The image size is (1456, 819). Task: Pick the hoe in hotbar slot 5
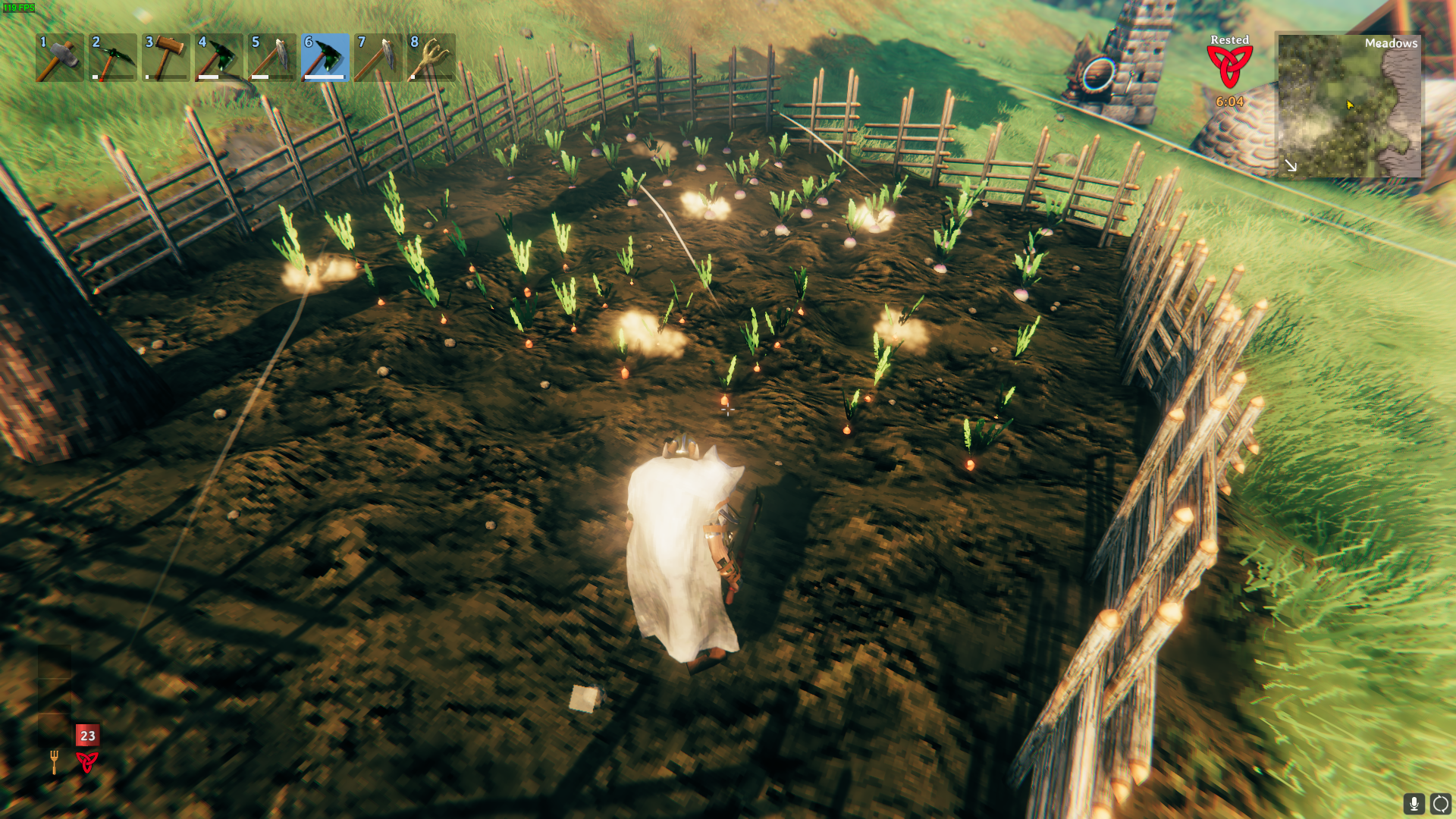pos(272,58)
